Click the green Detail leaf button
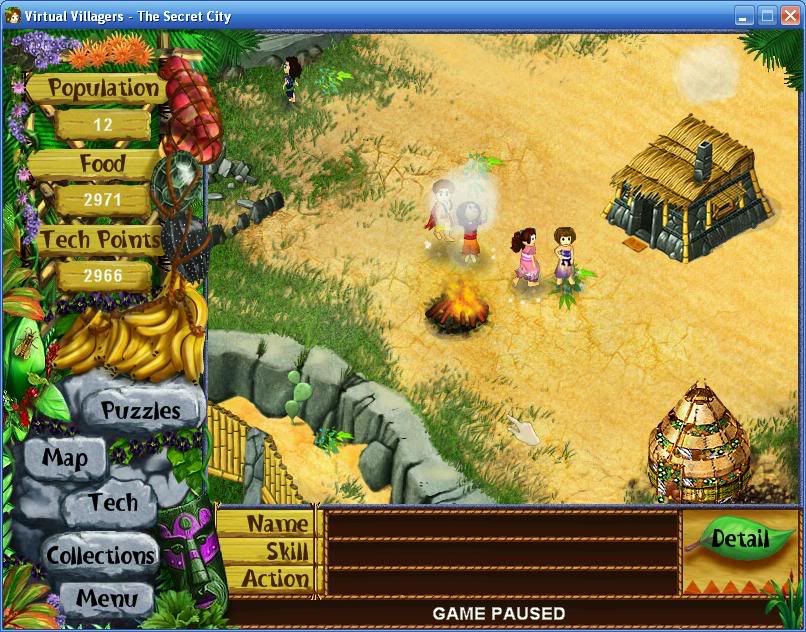This screenshot has height=632, width=806. 740,540
